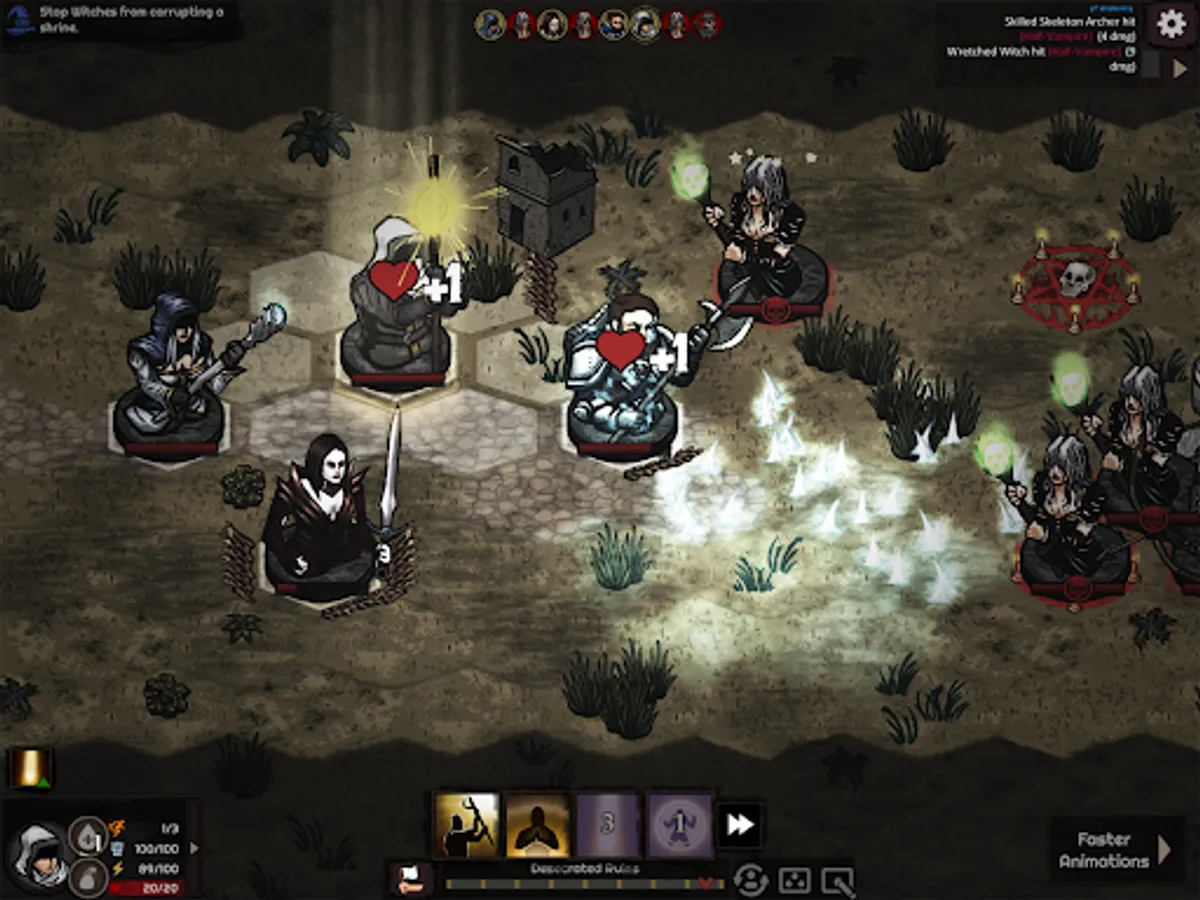Activate the inspect magnifier tool
This screenshot has height=900, width=1200.
tap(837, 880)
